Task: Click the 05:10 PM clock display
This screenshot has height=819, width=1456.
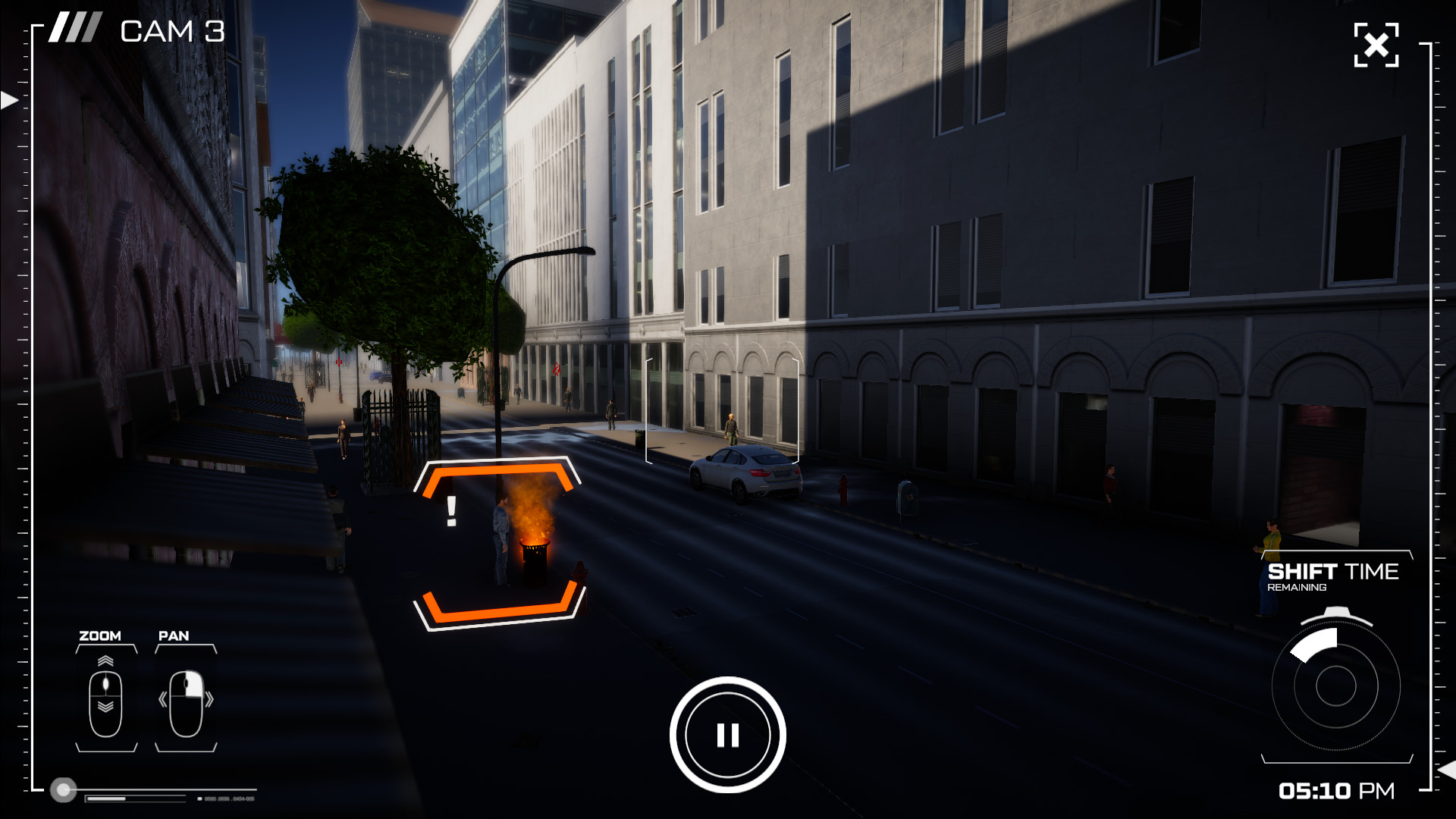Action: (x=1338, y=791)
